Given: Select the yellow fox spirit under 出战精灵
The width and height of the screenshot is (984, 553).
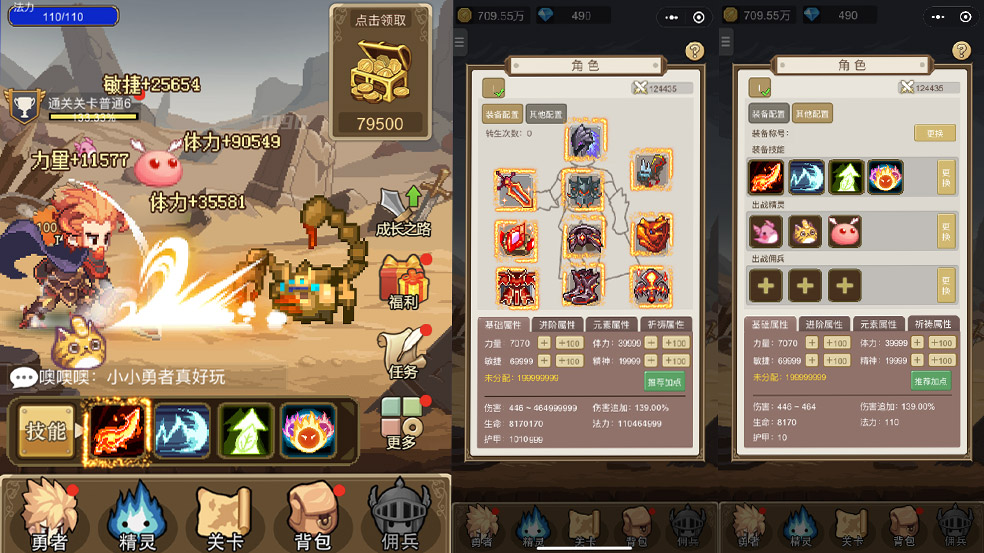Looking at the screenshot, I should click(805, 232).
